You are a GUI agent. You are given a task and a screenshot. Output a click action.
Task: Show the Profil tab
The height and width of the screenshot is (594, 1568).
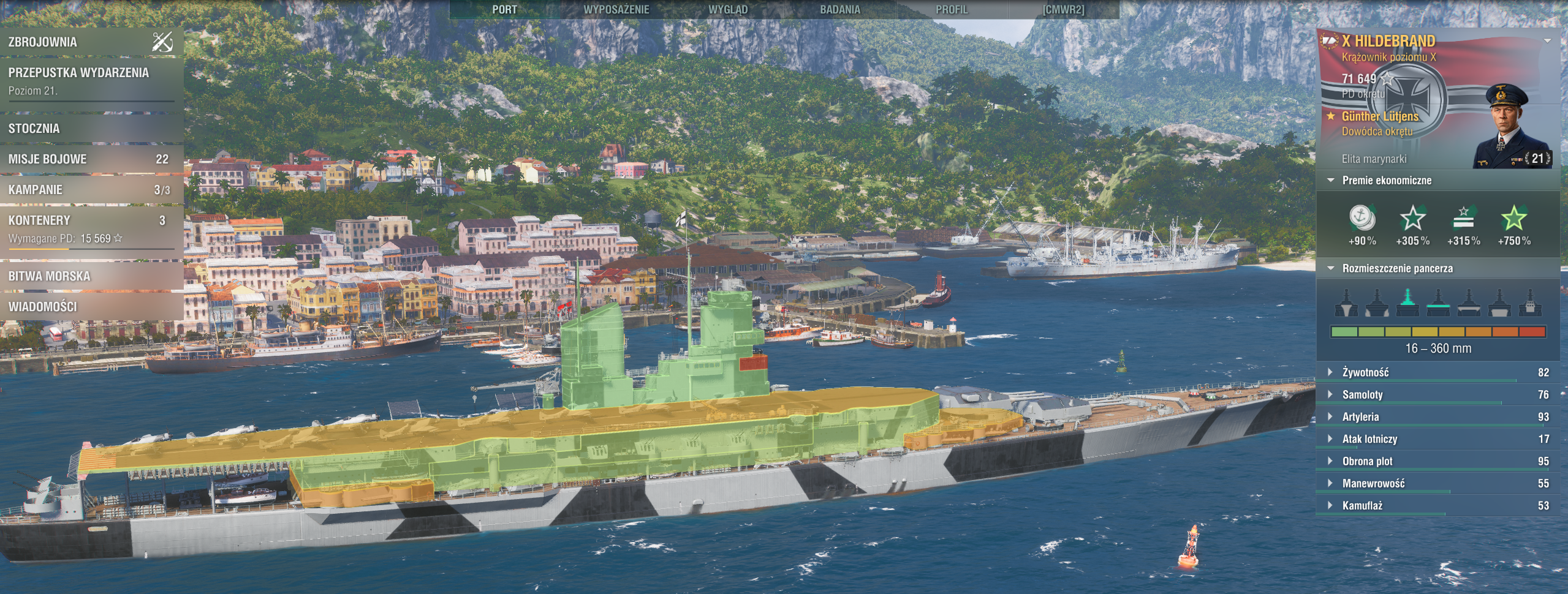click(952, 10)
